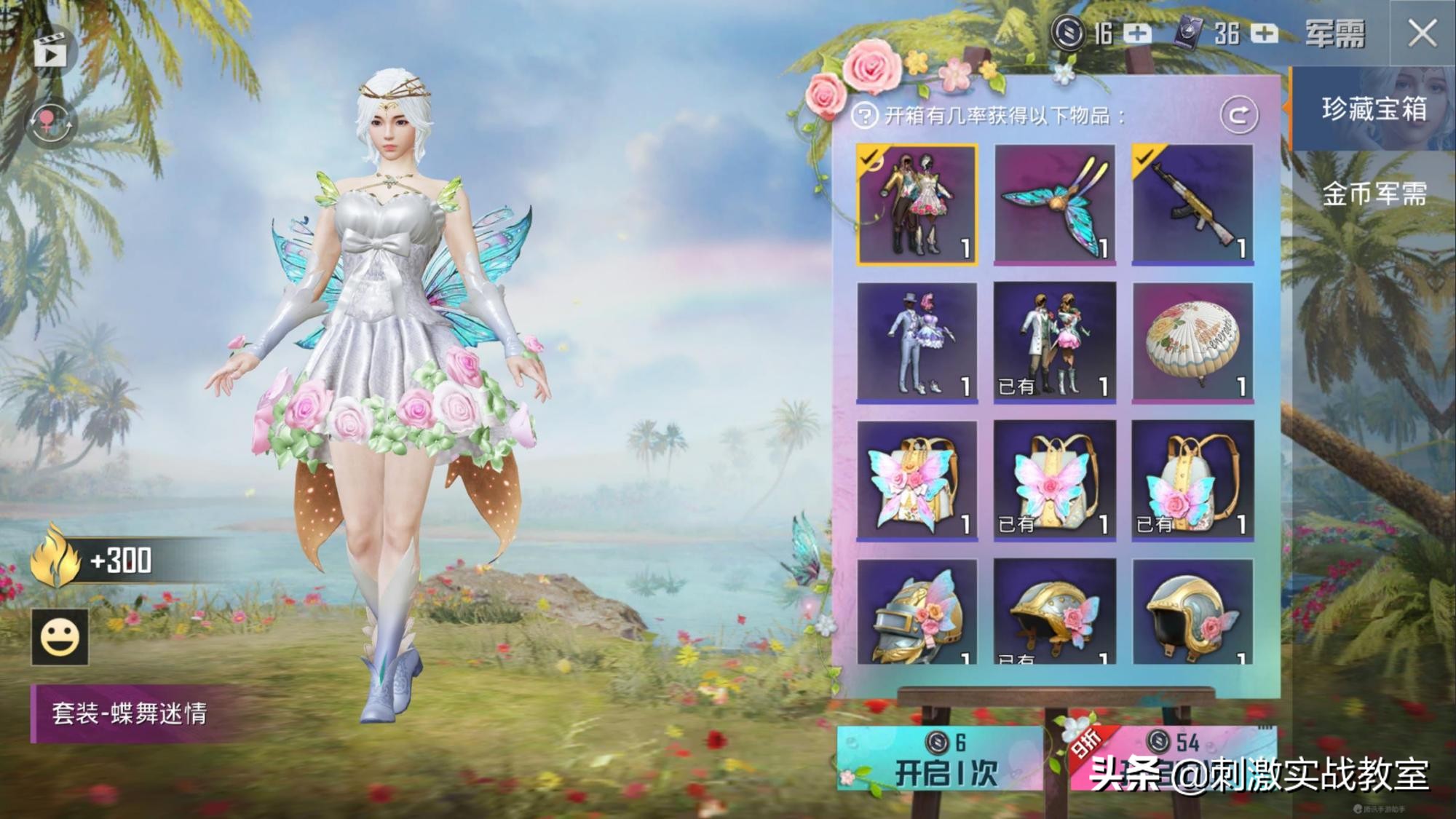Pick the couple outfit set with checkmark
Screen dimensions: 1456x819
point(917,204)
